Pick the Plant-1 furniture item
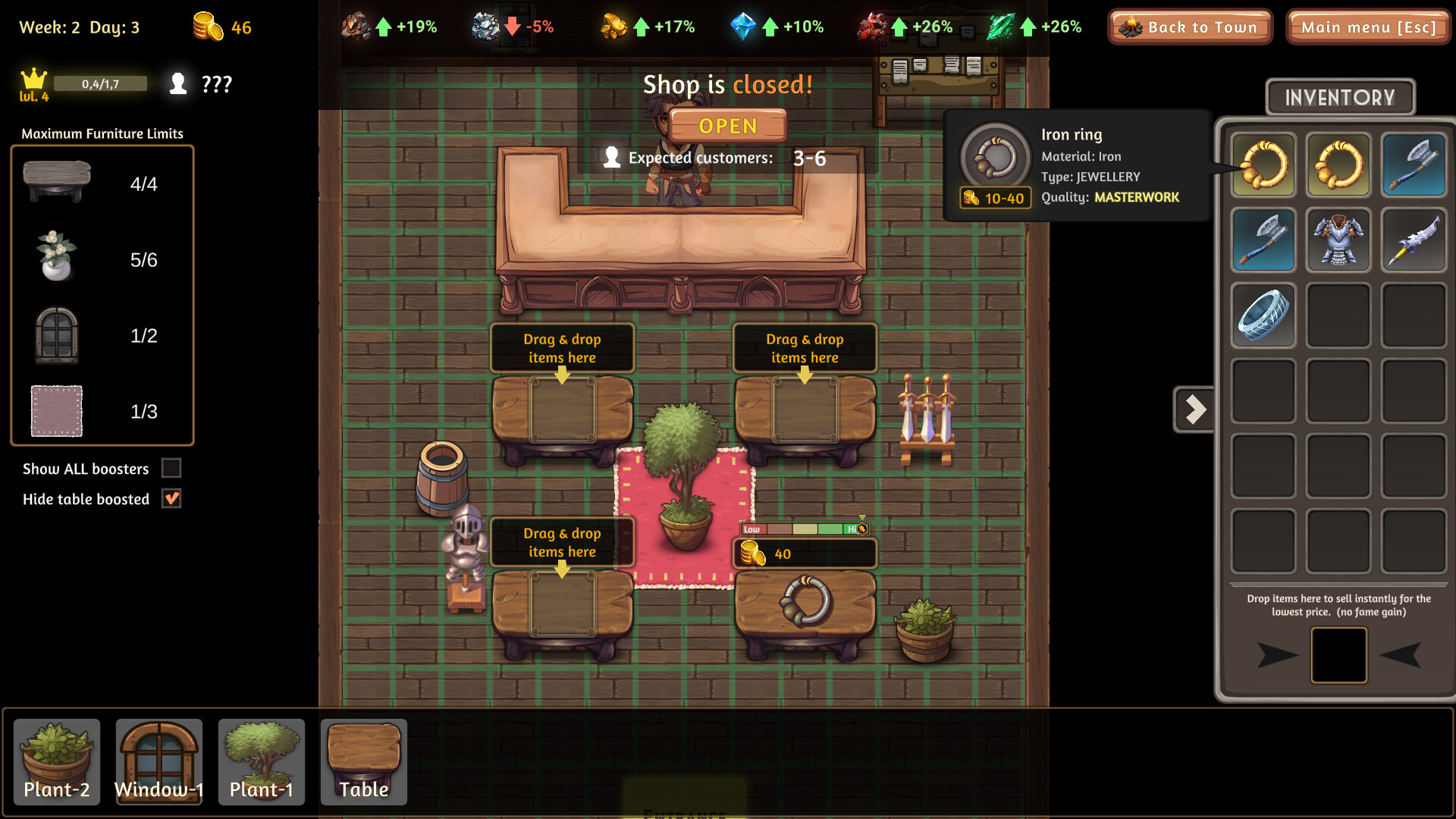The height and width of the screenshot is (819, 1456). click(x=262, y=761)
